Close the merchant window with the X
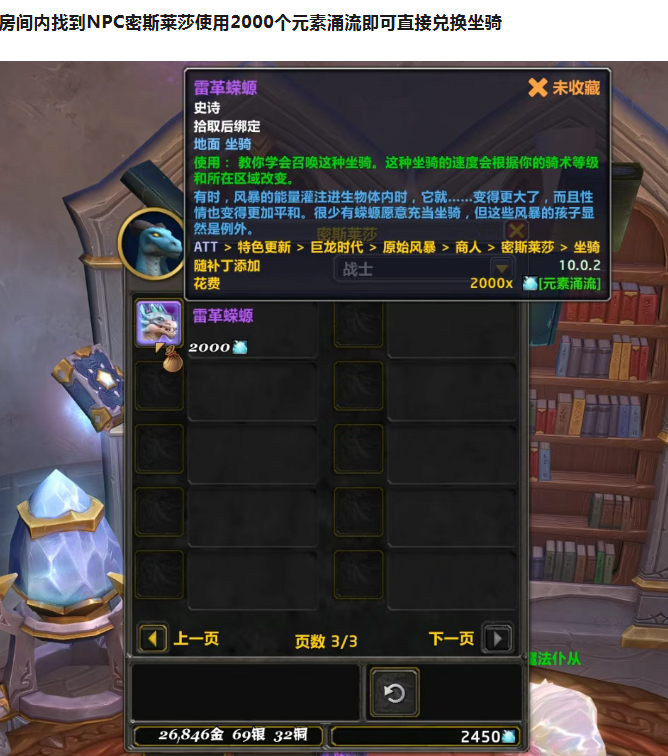This screenshot has width=668, height=756. pos(516,232)
